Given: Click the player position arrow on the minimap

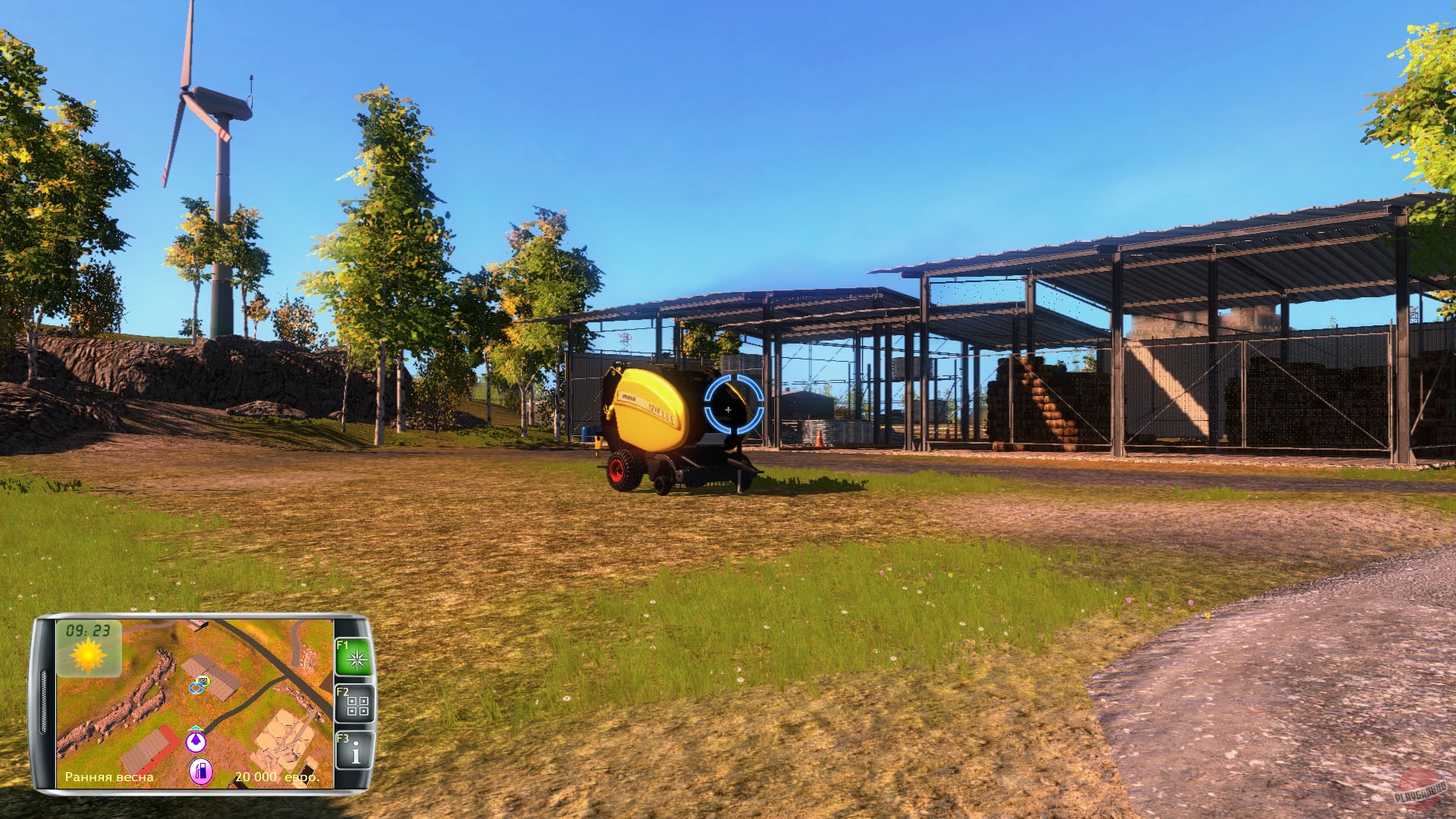Looking at the screenshot, I should [x=196, y=730].
